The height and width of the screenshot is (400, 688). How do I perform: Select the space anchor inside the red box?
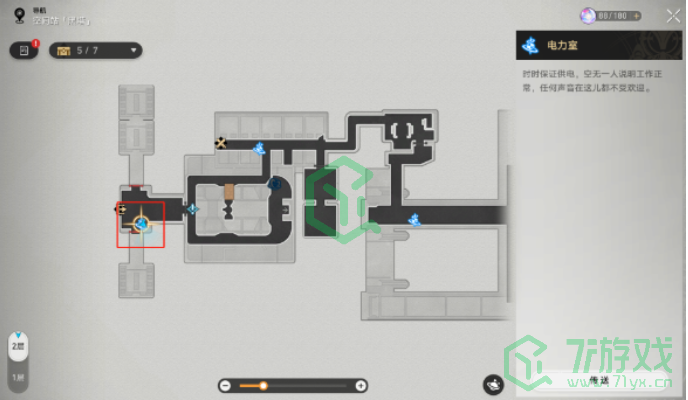click(x=143, y=225)
